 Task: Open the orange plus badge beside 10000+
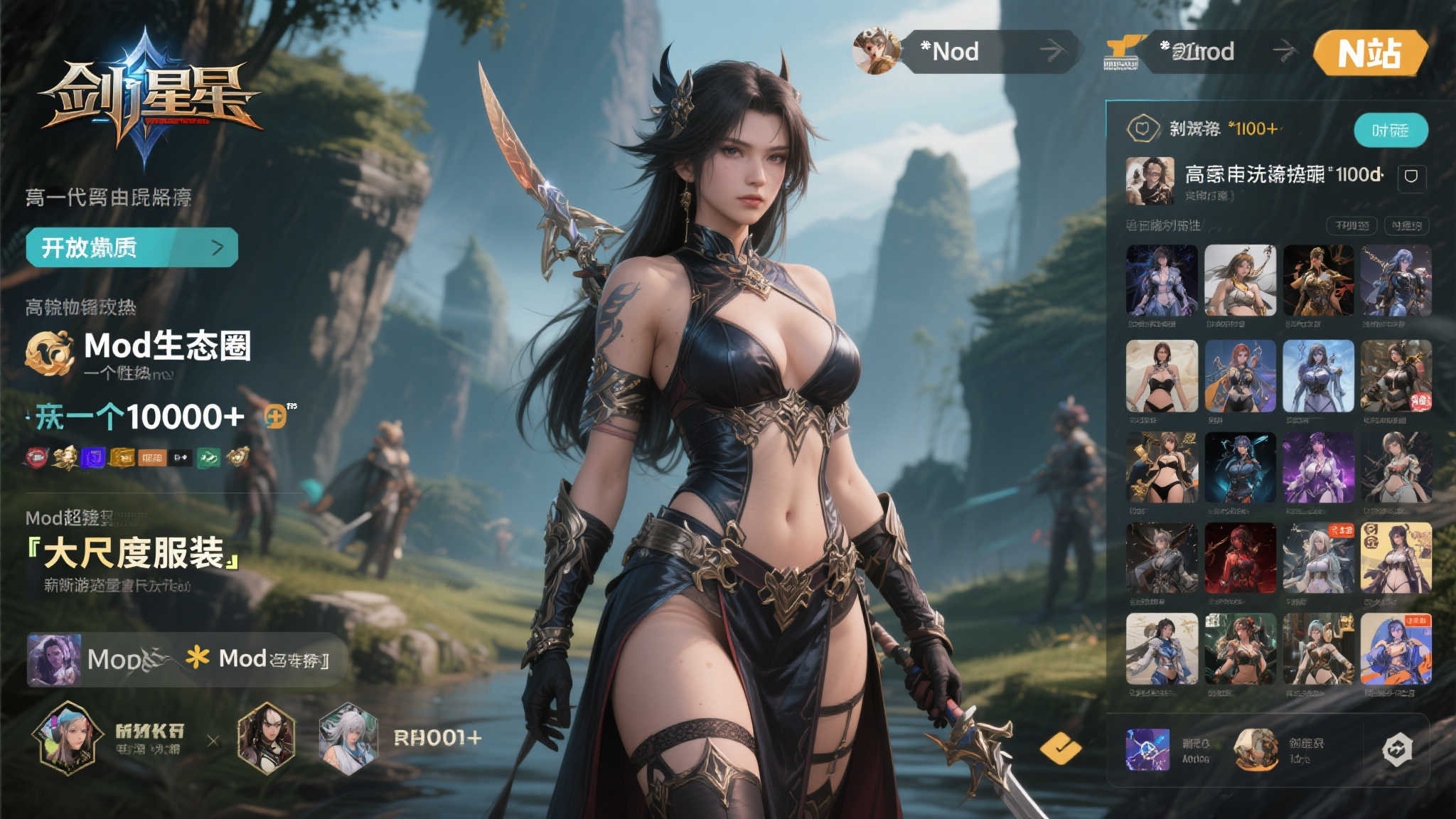tap(276, 416)
